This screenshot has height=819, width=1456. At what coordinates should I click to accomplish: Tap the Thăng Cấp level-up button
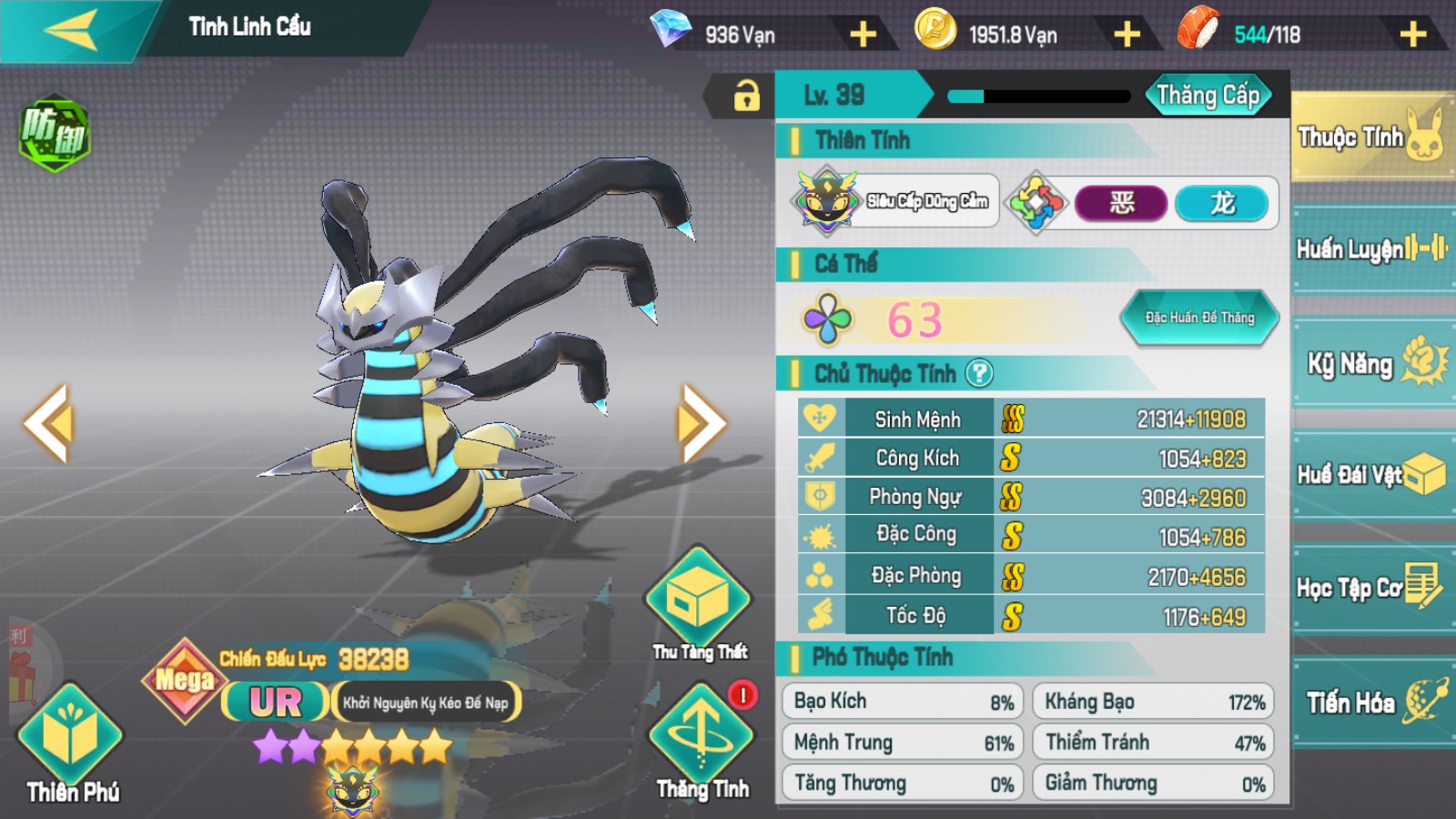1208,96
